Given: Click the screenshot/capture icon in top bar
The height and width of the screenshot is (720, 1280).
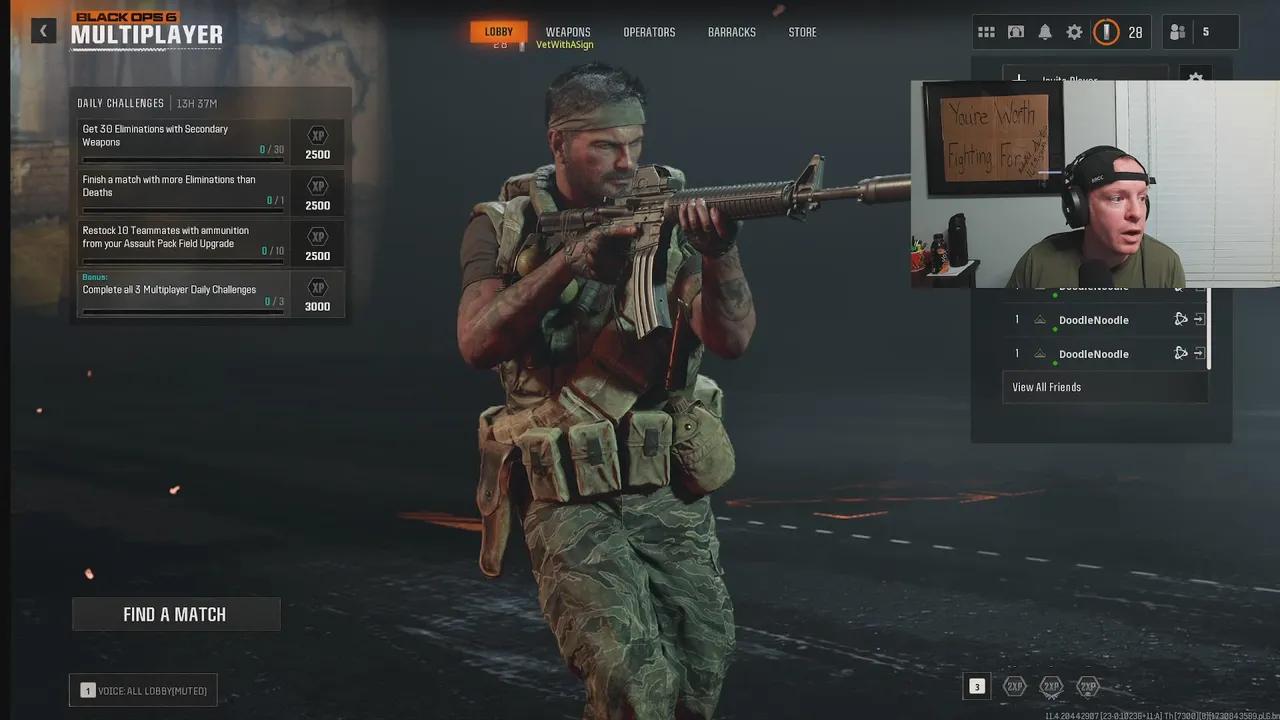Looking at the screenshot, I should [1015, 31].
